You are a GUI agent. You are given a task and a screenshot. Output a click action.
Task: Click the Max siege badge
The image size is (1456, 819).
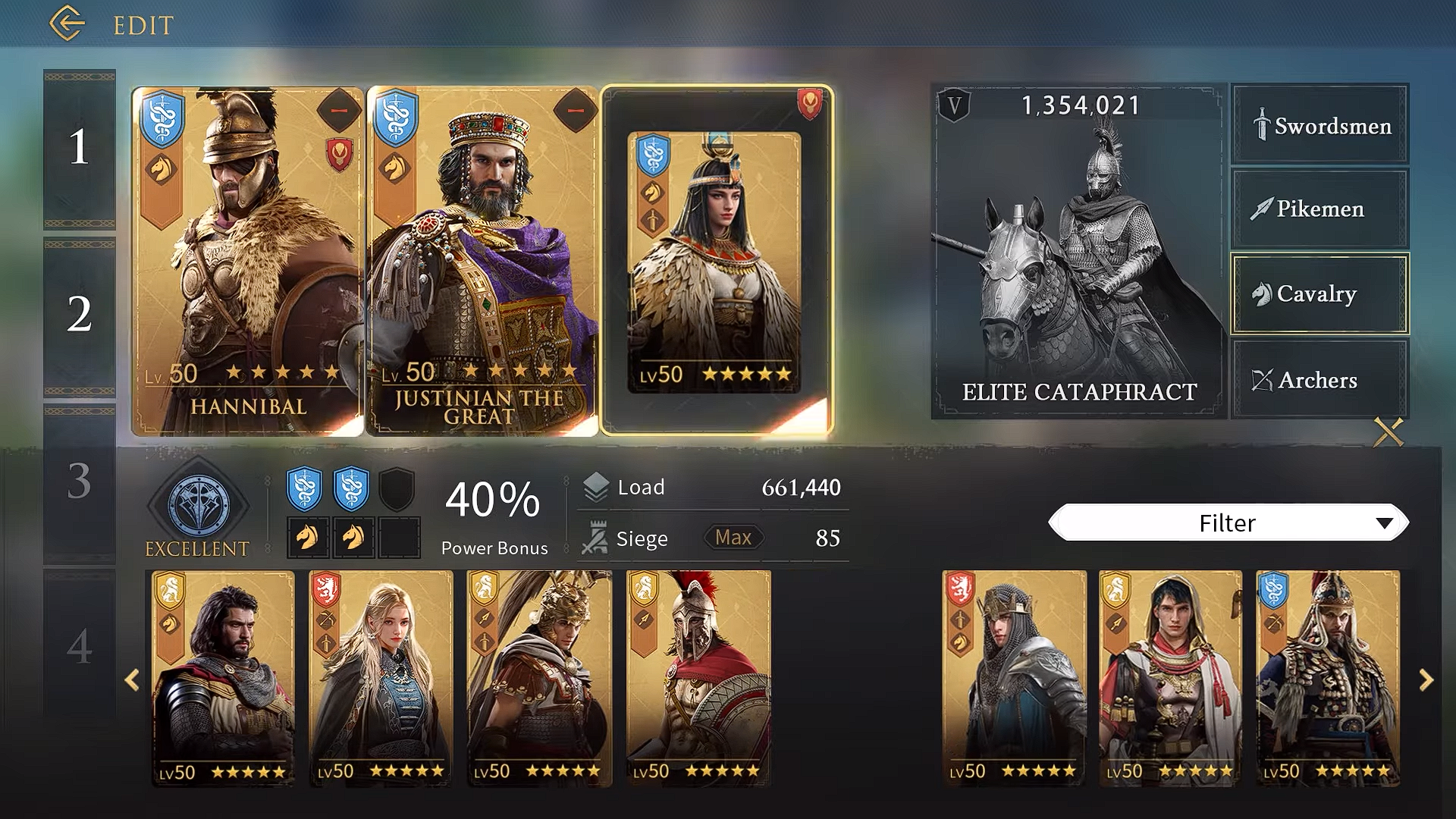coord(732,538)
